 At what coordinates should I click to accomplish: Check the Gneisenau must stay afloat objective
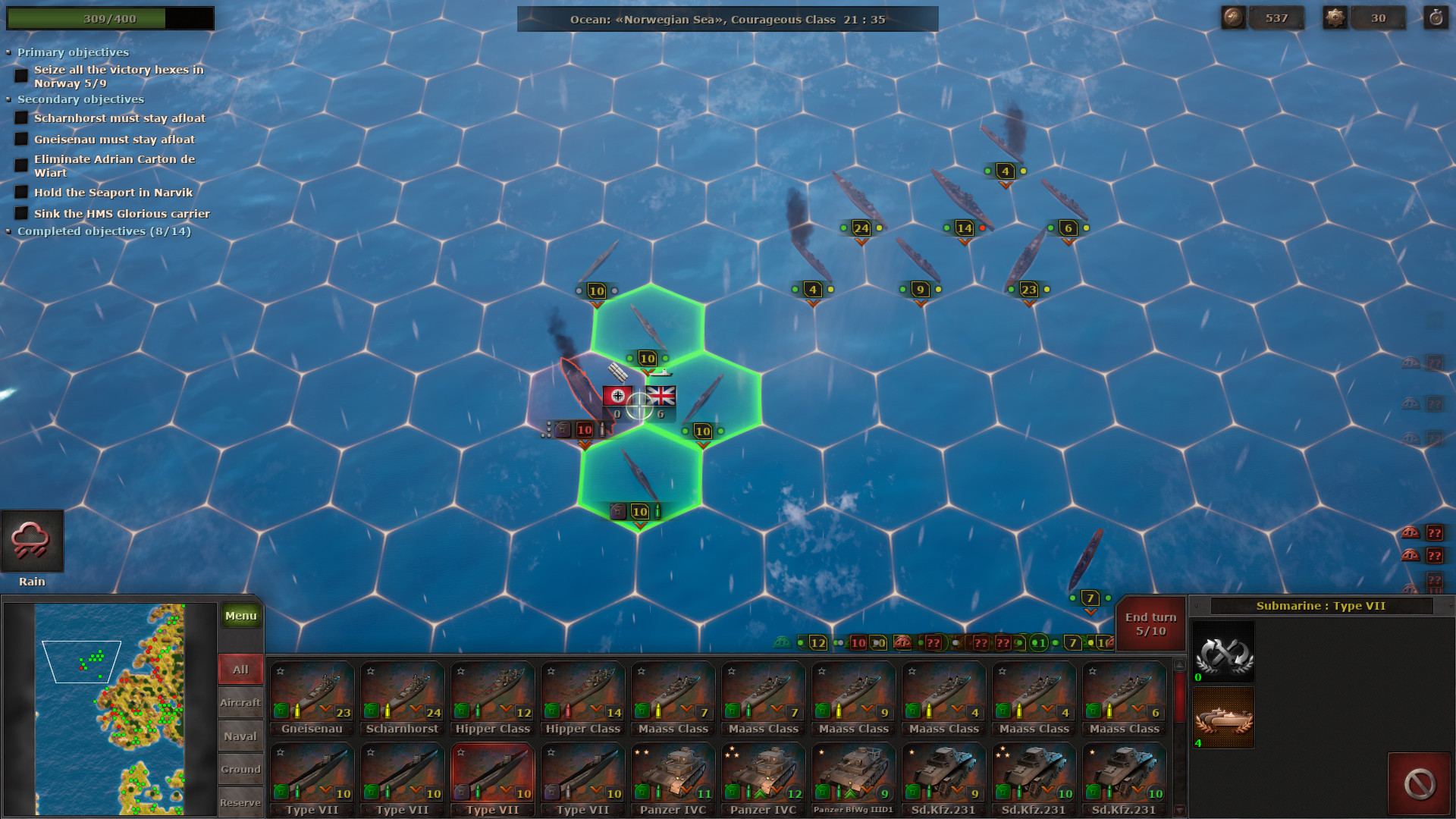pos(20,139)
